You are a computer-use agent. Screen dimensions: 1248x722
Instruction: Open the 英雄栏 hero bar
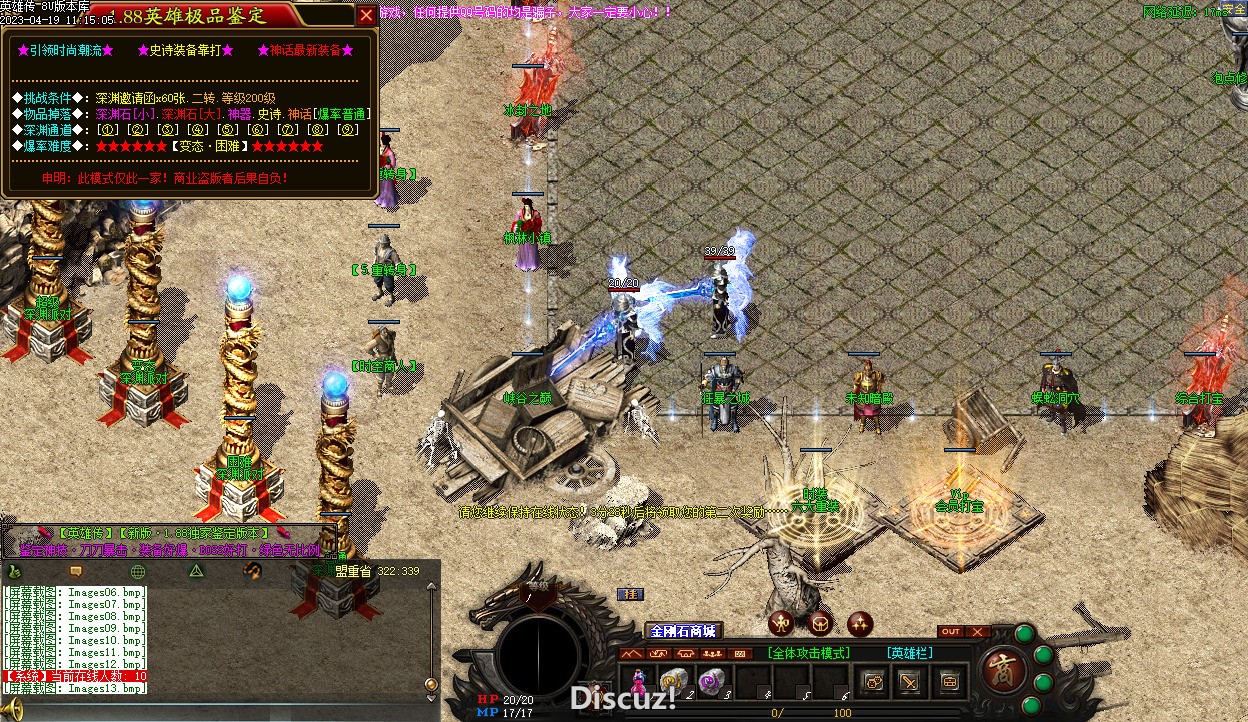909,653
